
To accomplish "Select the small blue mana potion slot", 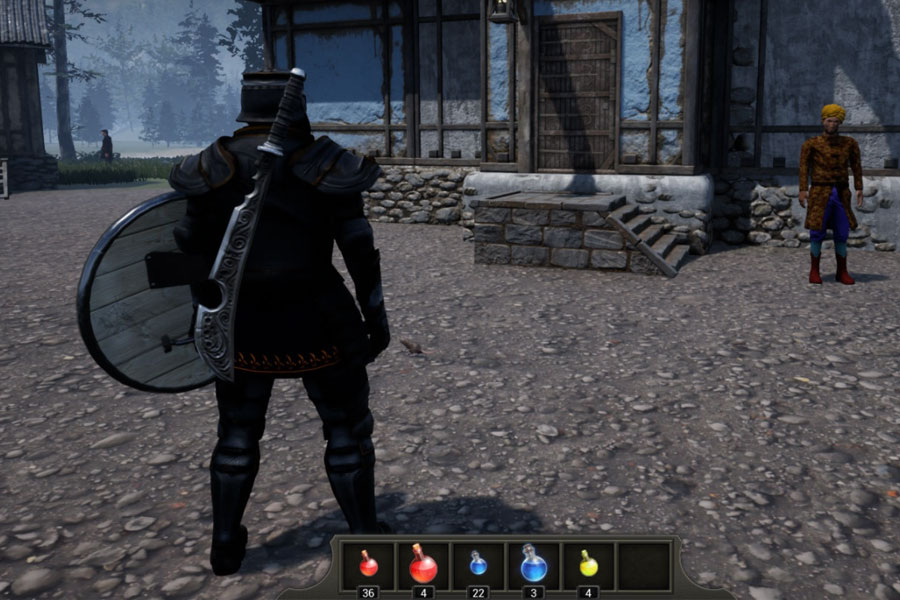I will click(x=478, y=566).
